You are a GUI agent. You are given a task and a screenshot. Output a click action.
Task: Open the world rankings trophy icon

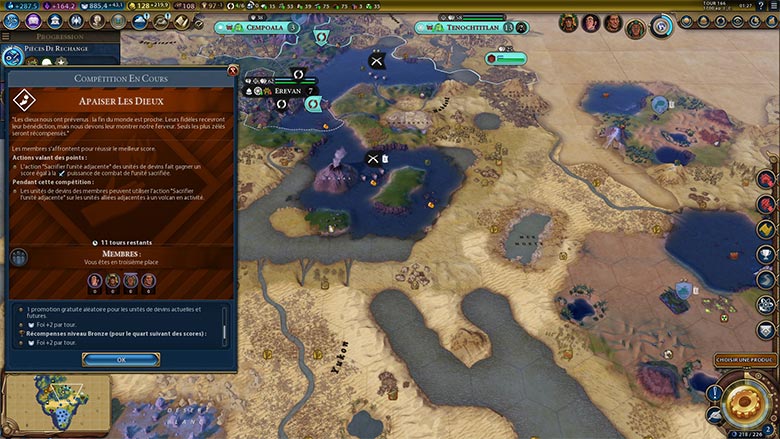coord(765,254)
